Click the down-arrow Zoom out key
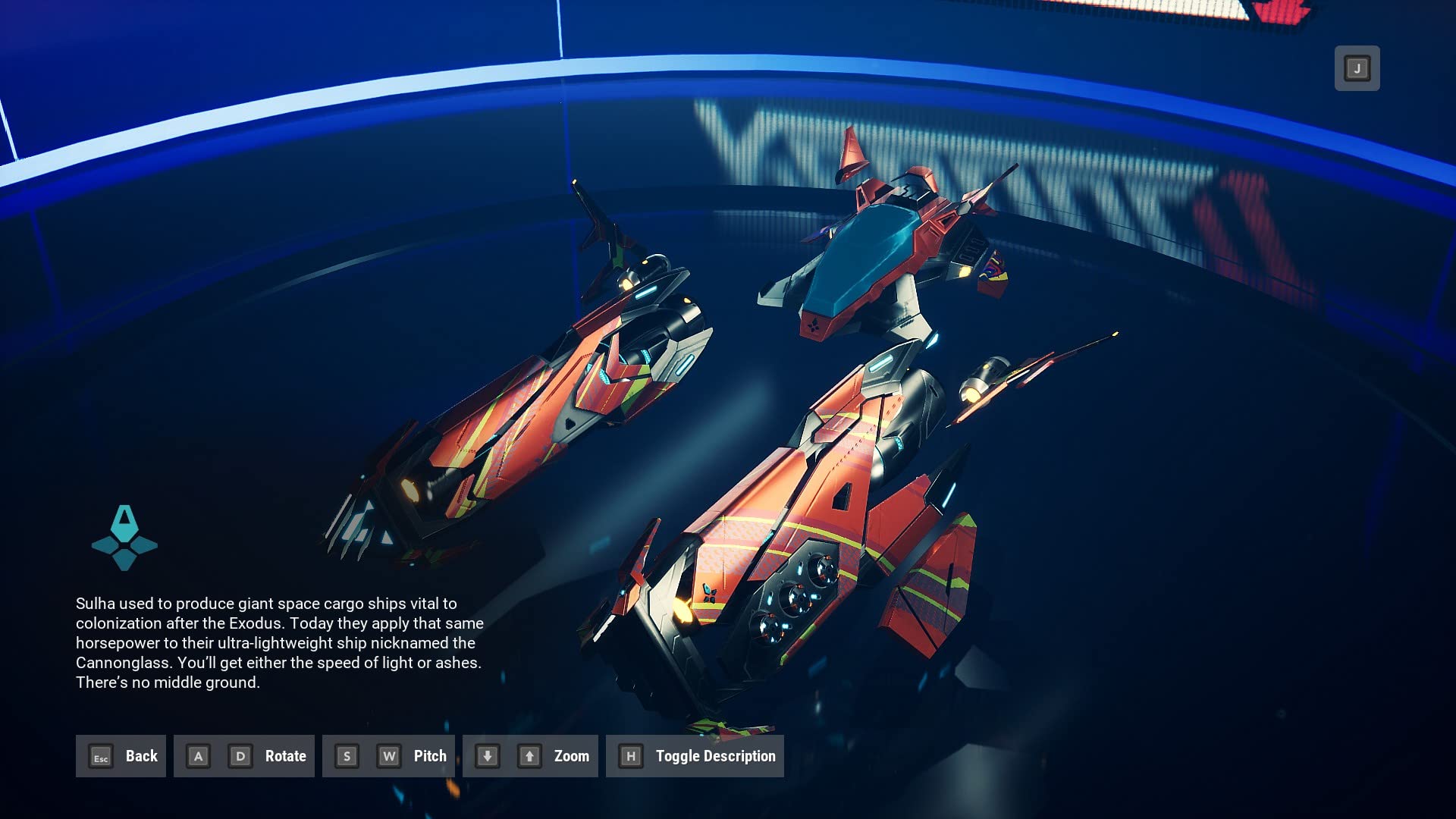 [488, 756]
